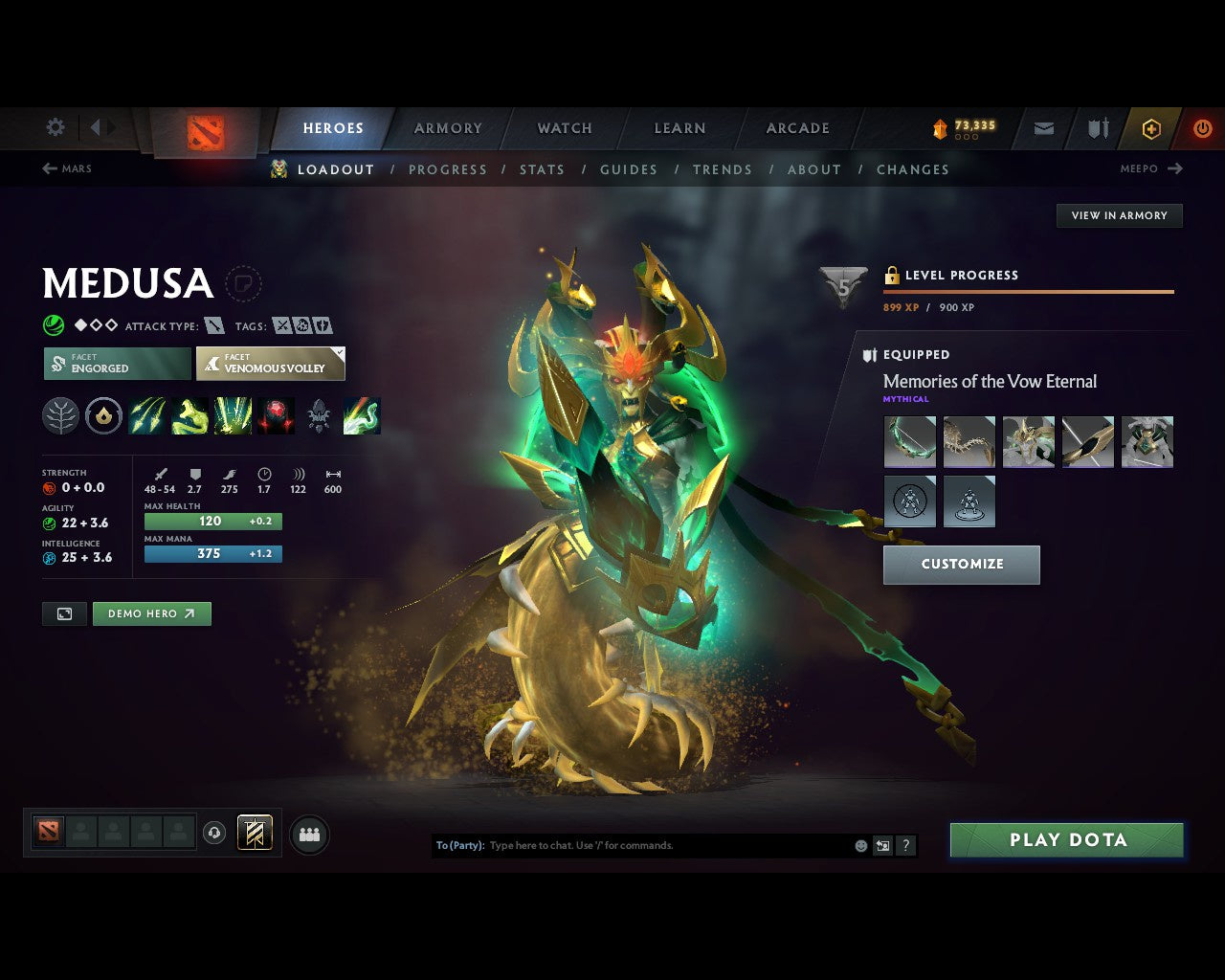
Task: Click the Level Progress XP bar
Action: tap(1028, 292)
